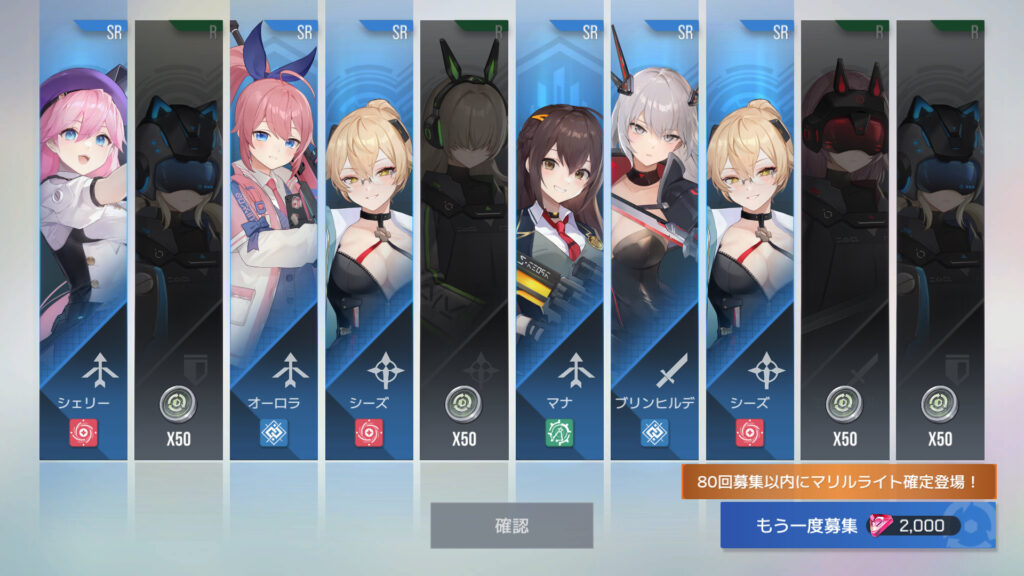Choose the red-helmet R card

[x=844, y=240]
